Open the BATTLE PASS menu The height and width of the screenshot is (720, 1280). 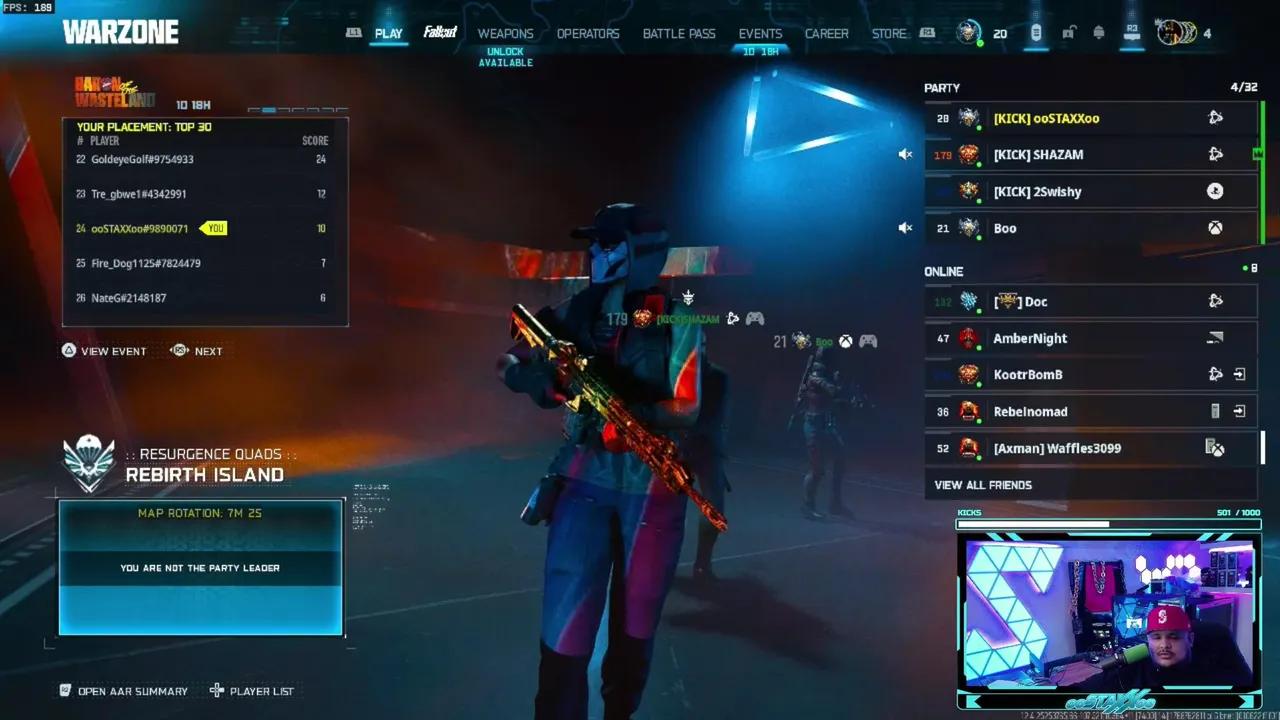679,33
